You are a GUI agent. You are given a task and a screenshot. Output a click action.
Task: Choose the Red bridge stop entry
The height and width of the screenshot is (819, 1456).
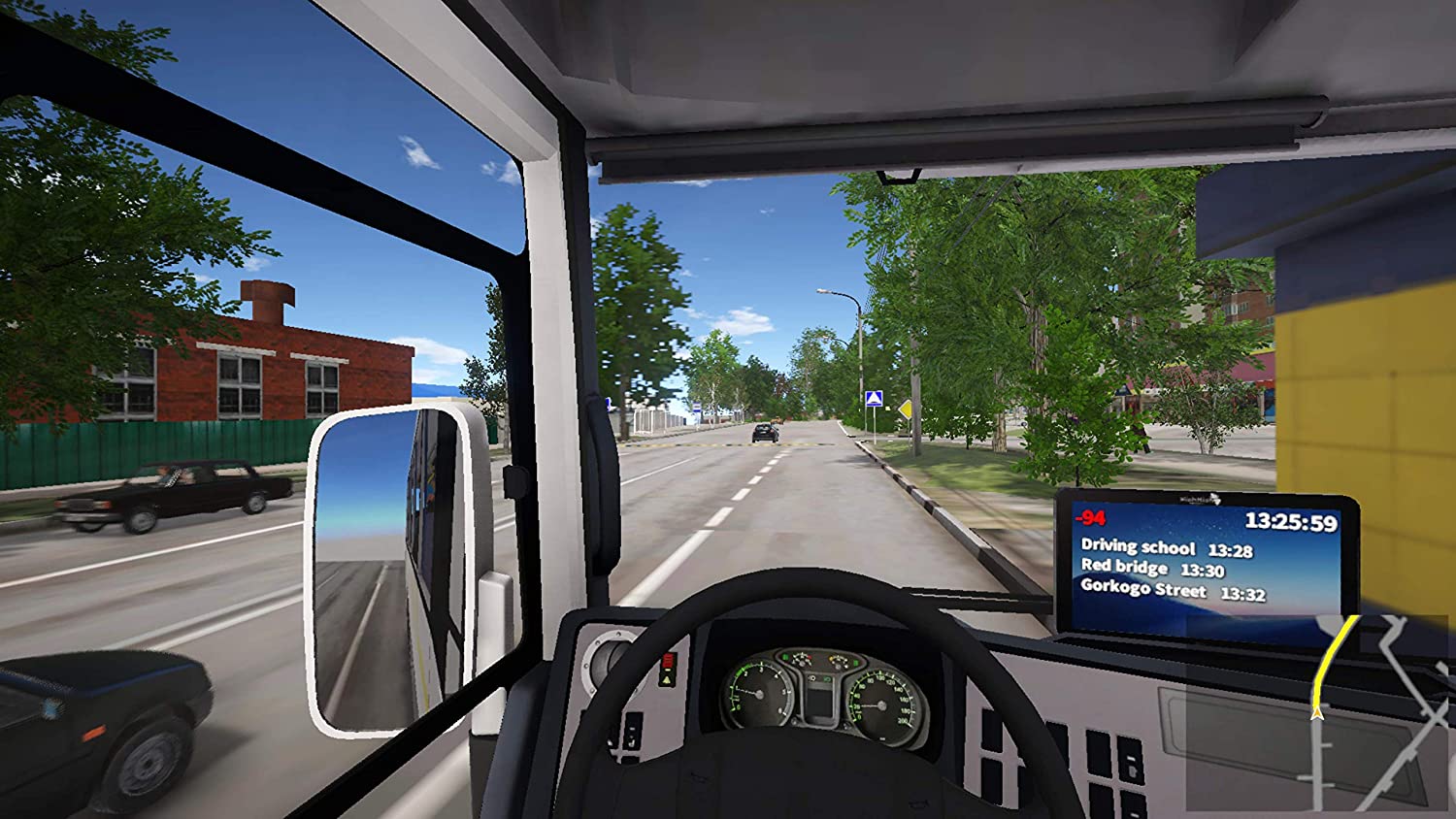[1152, 569]
